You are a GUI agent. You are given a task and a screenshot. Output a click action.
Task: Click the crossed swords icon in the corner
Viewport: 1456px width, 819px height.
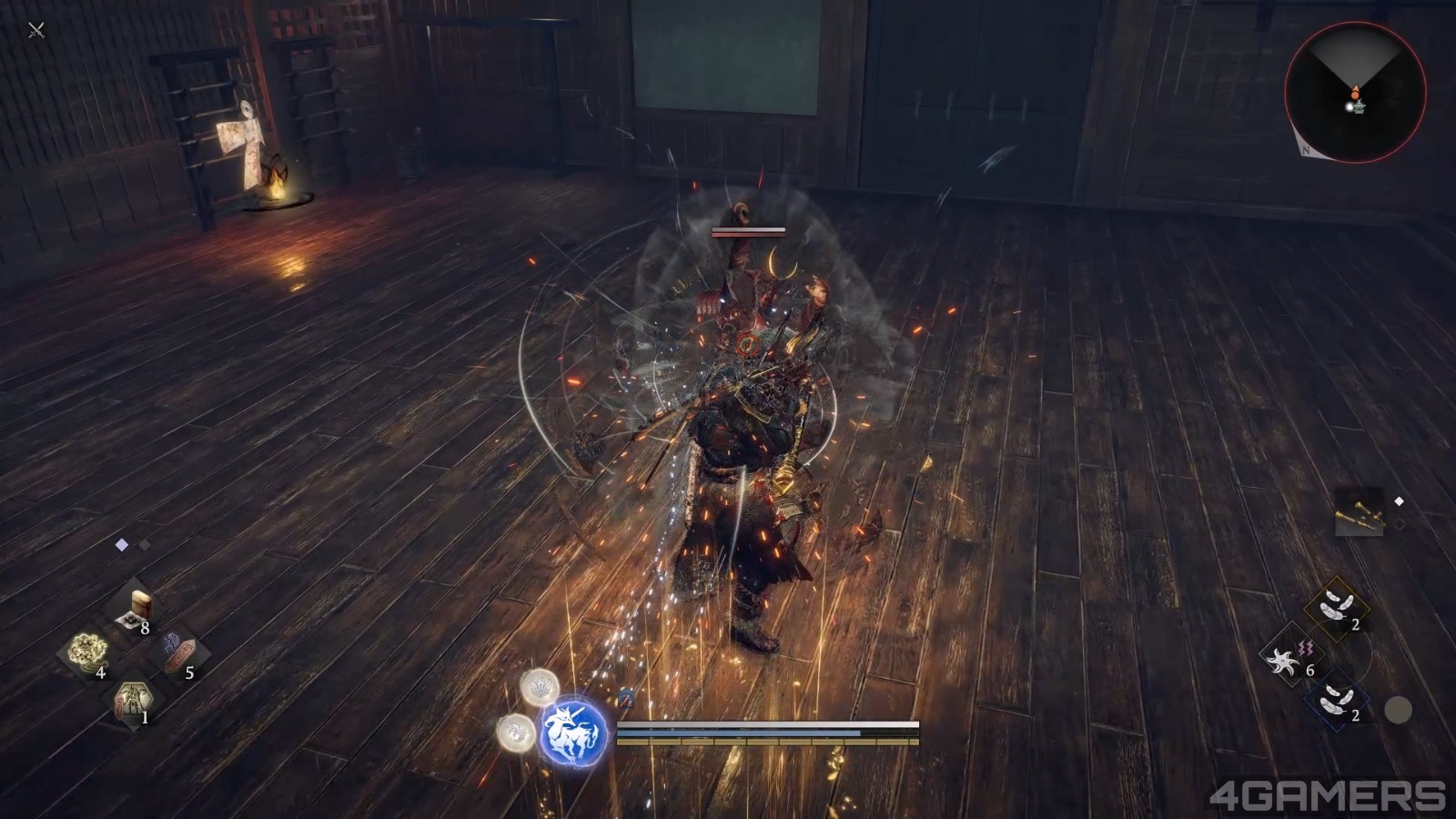tap(36, 31)
